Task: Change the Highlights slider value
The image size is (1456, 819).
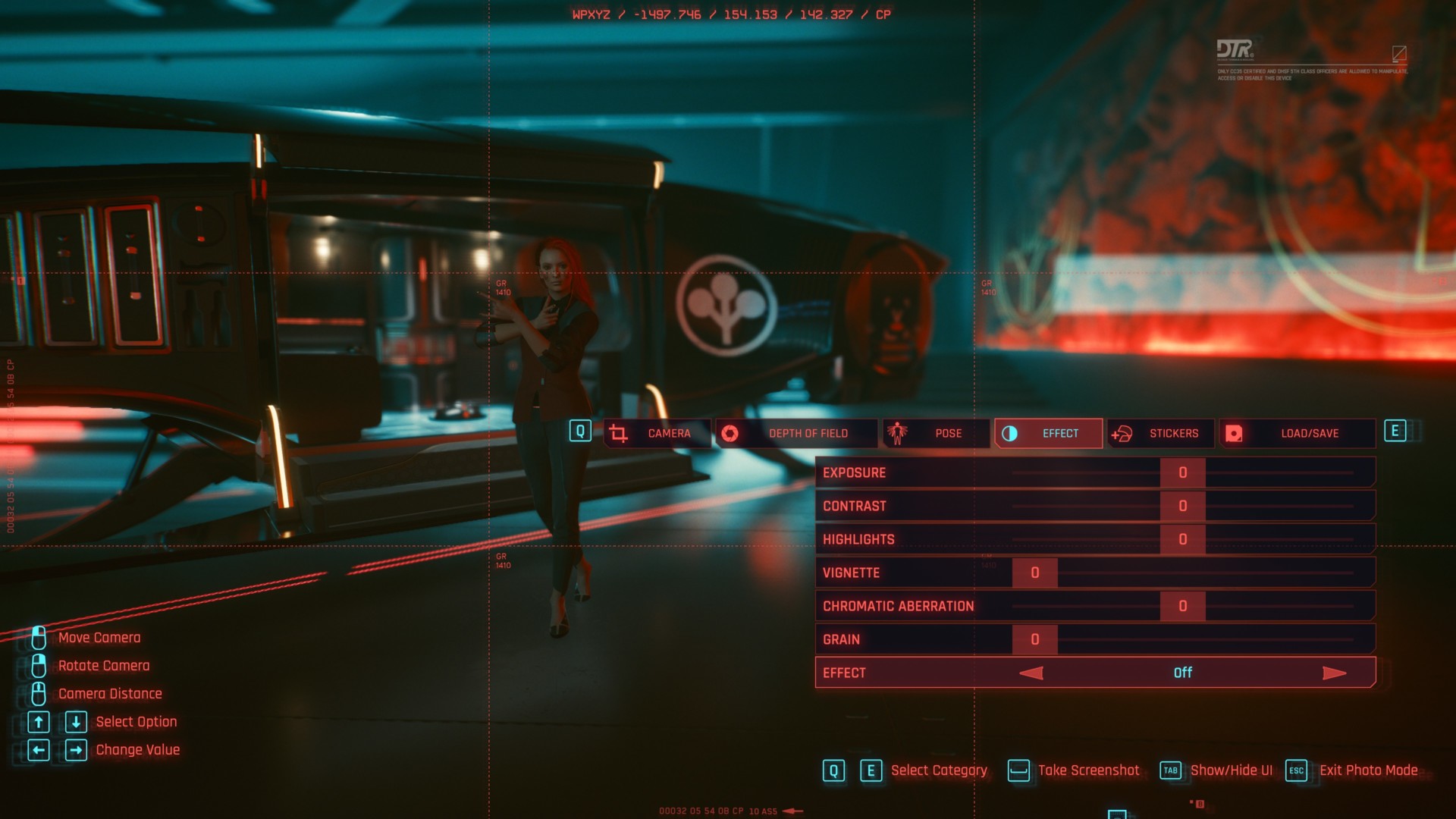Action: (x=1182, y=539)
